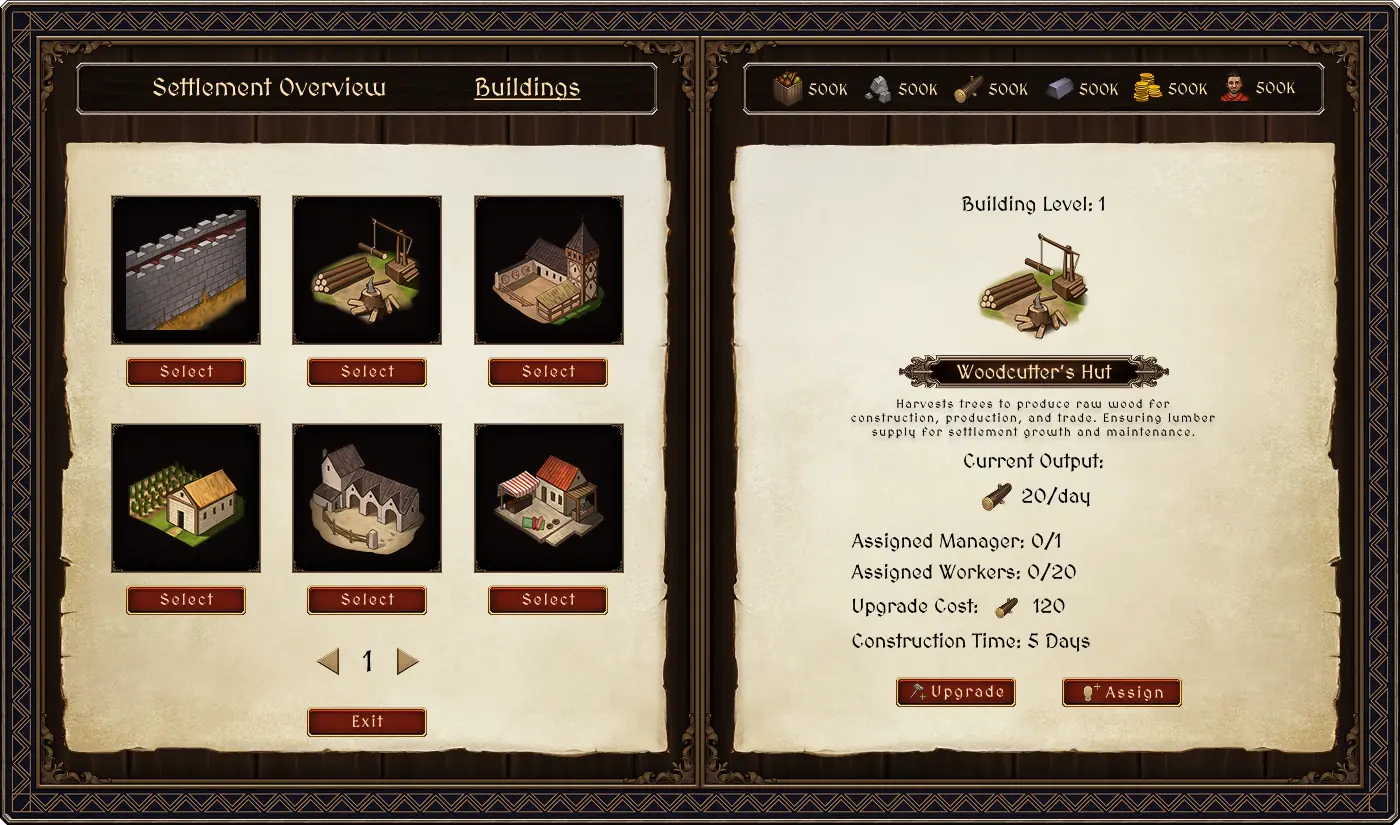
Task: Switch to the Settlement Overview tab
Action: coord(268,88)
